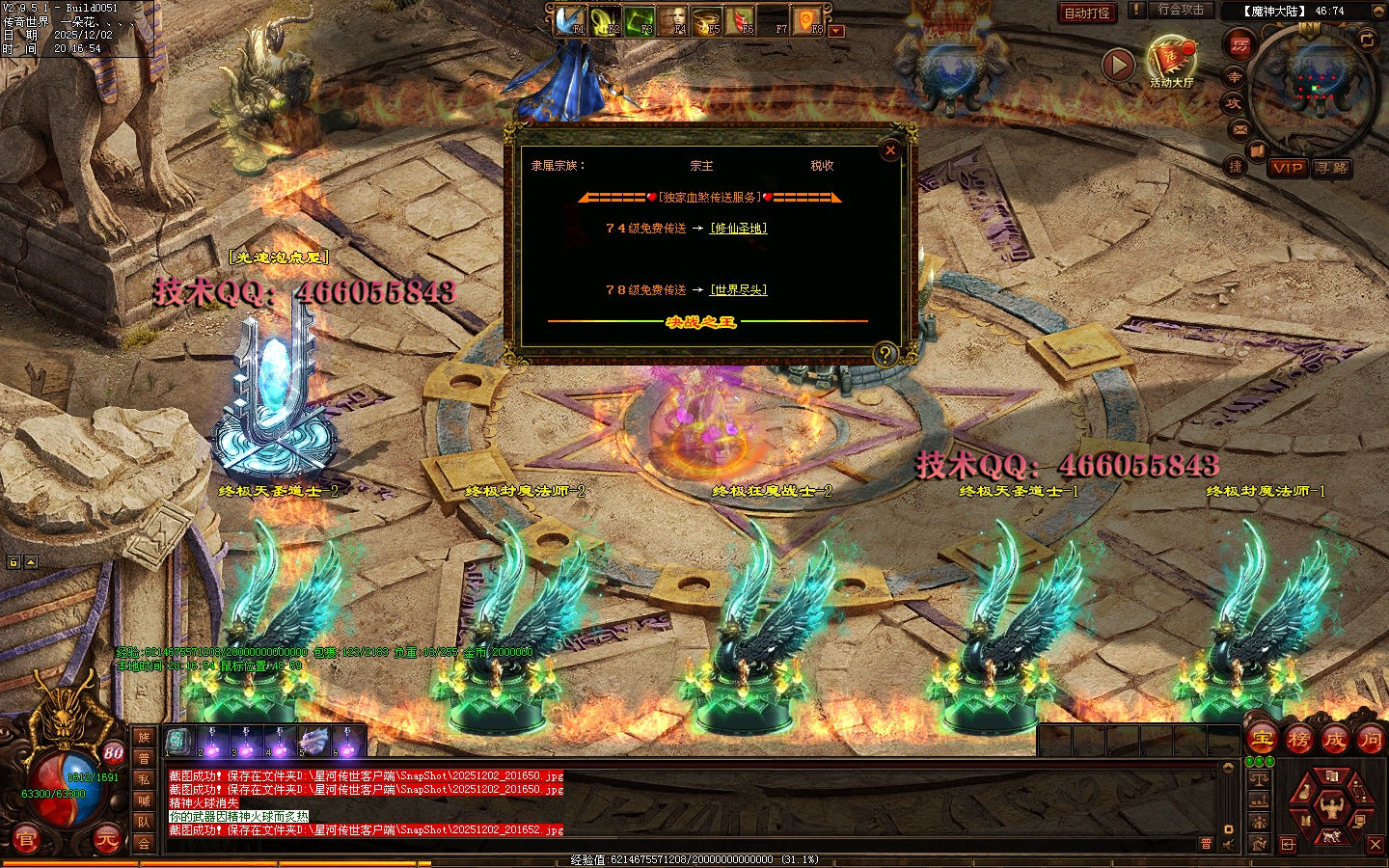
Task: Use the F1 sword skill icon
Action: point(570,20)
